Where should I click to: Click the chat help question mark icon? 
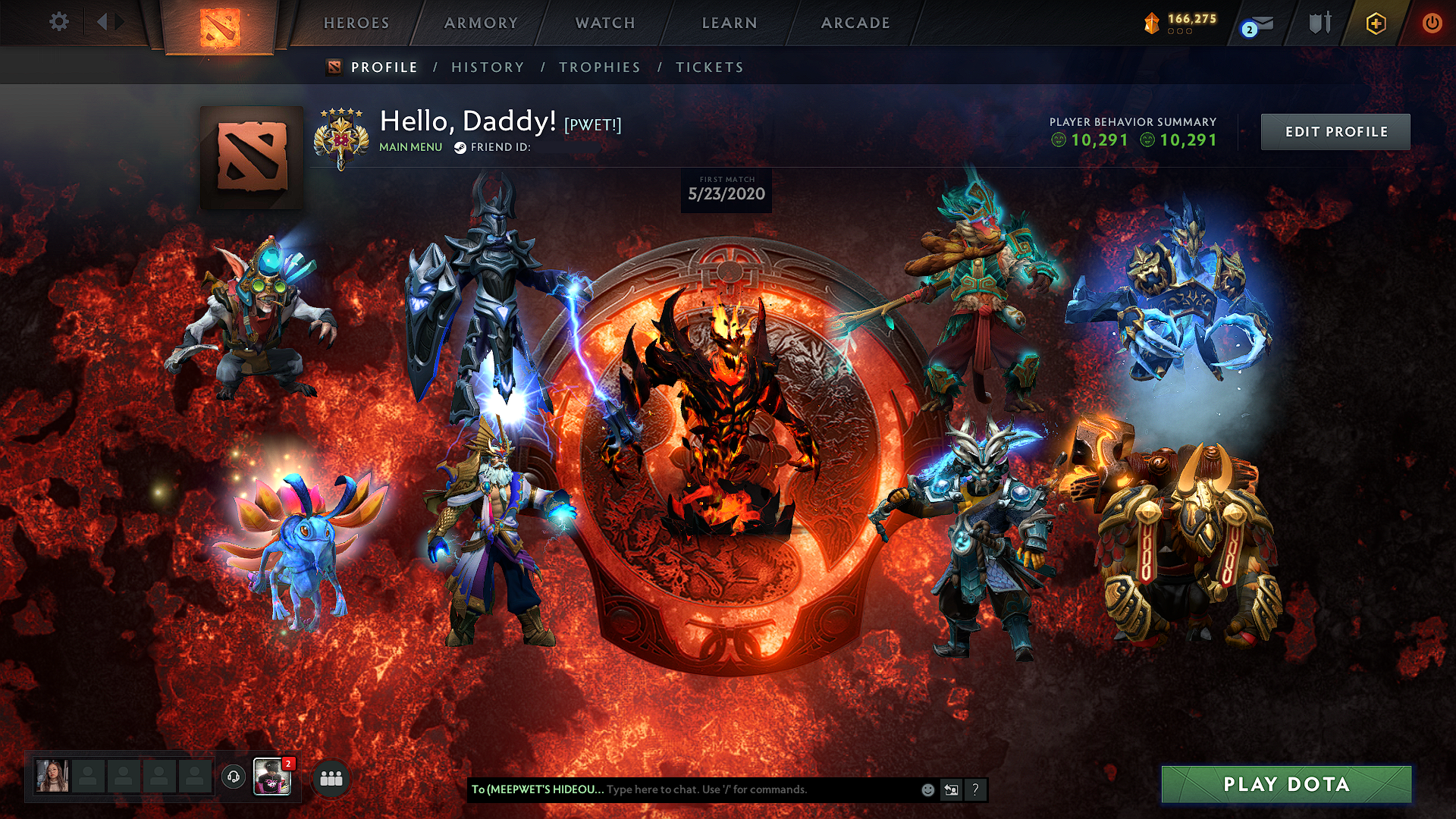tap(975, 789)
